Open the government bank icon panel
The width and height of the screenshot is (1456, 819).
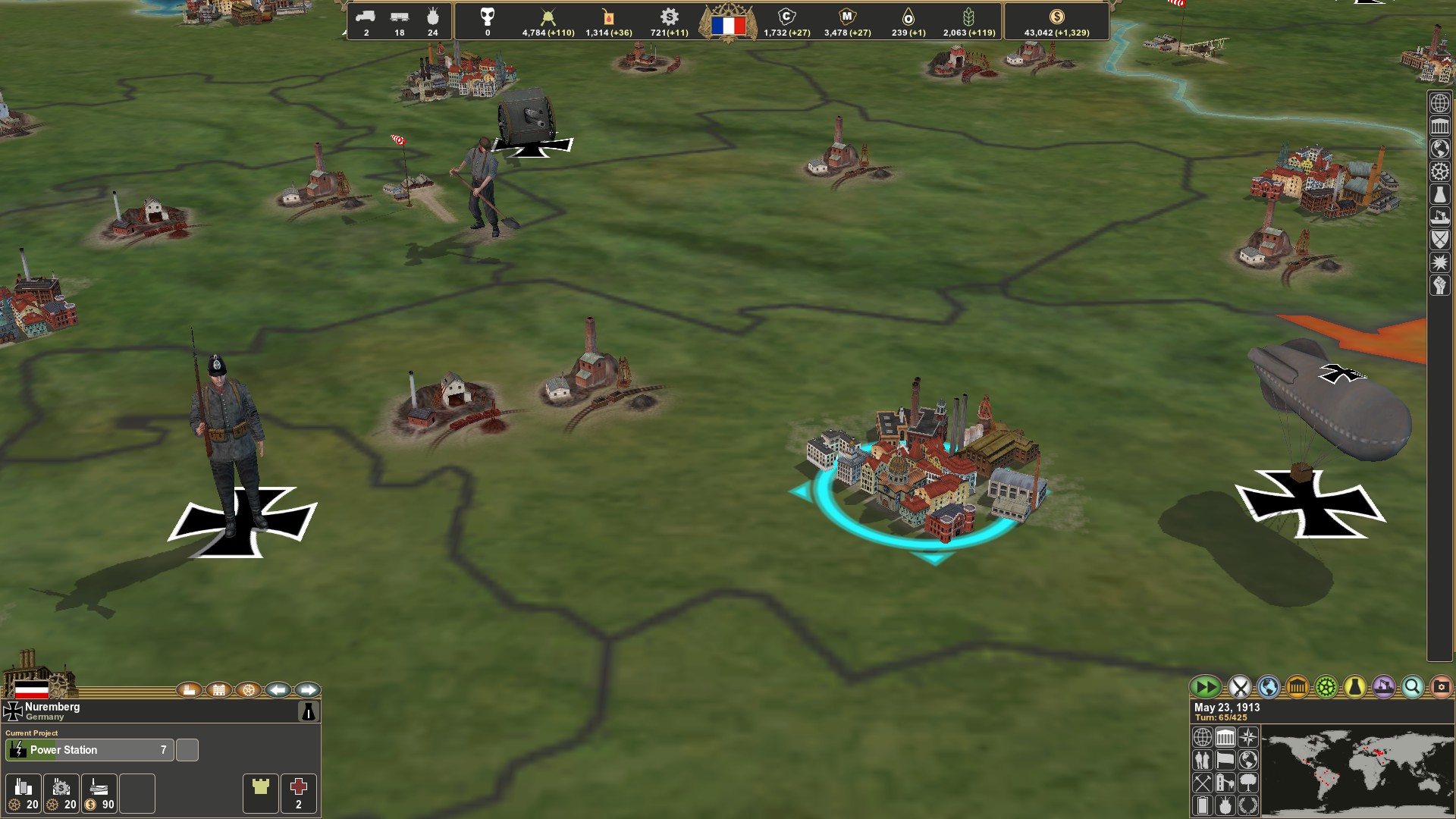pos(1297,687)
